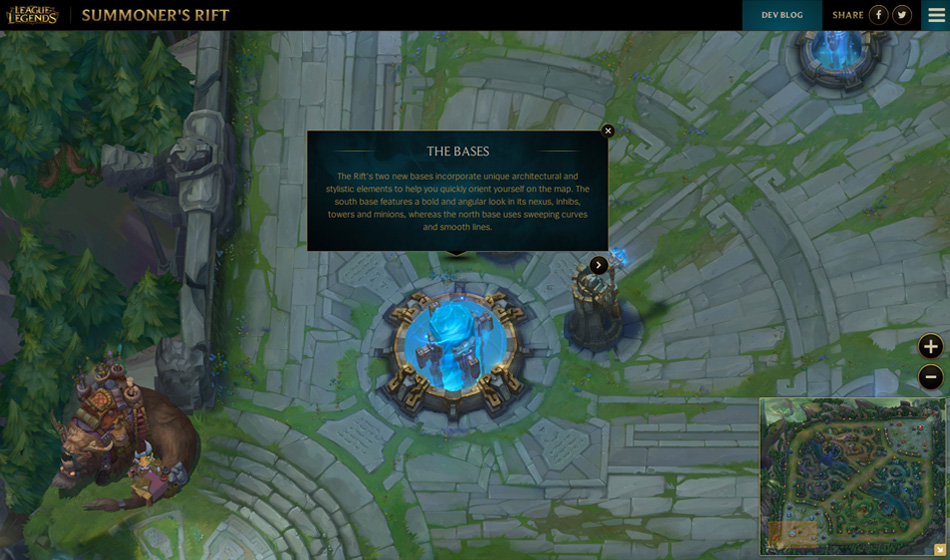
Task: Zoom in with the plus button
Action: (x=931, y=347)
